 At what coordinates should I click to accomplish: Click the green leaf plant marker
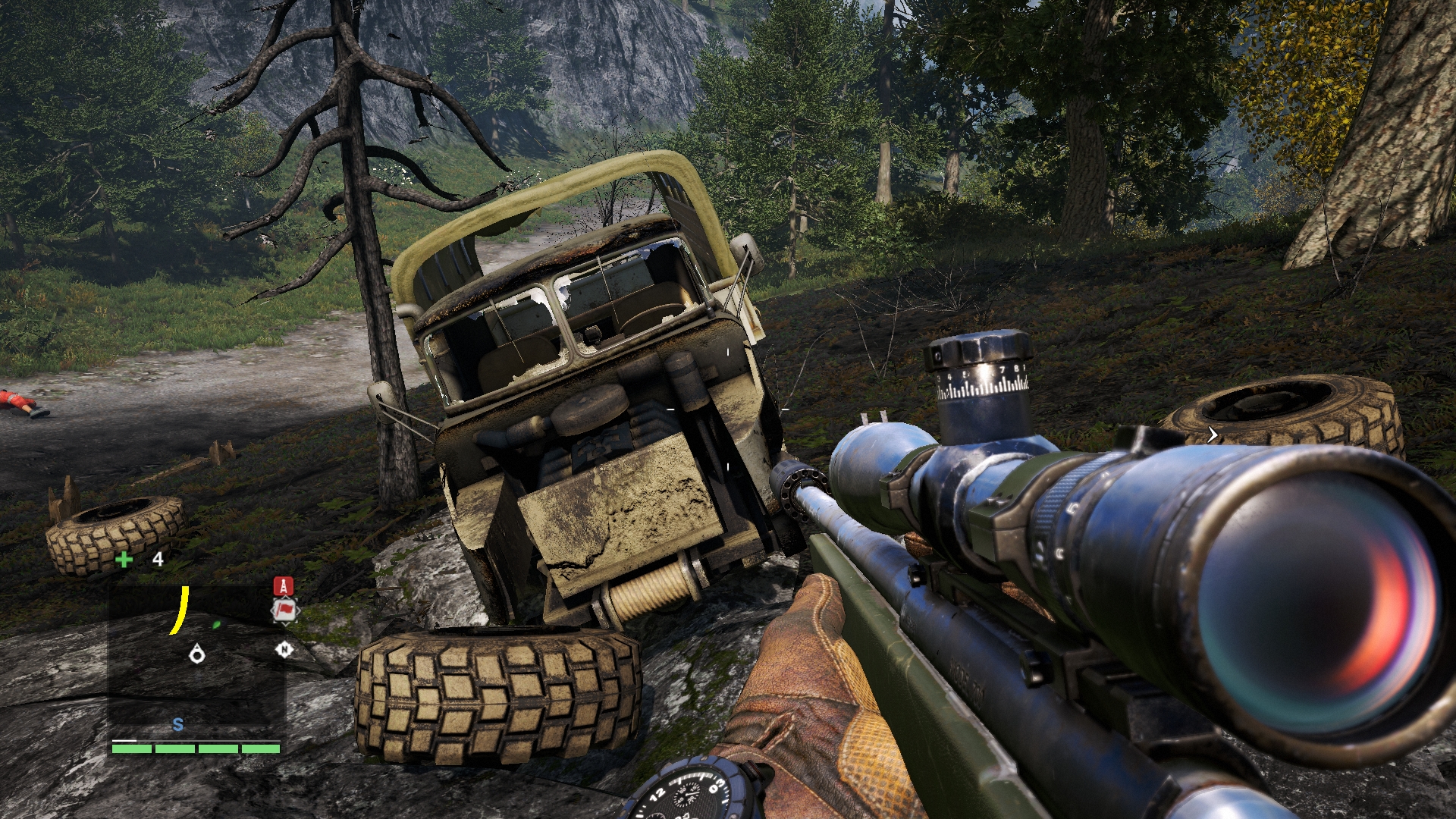point(217,625)
